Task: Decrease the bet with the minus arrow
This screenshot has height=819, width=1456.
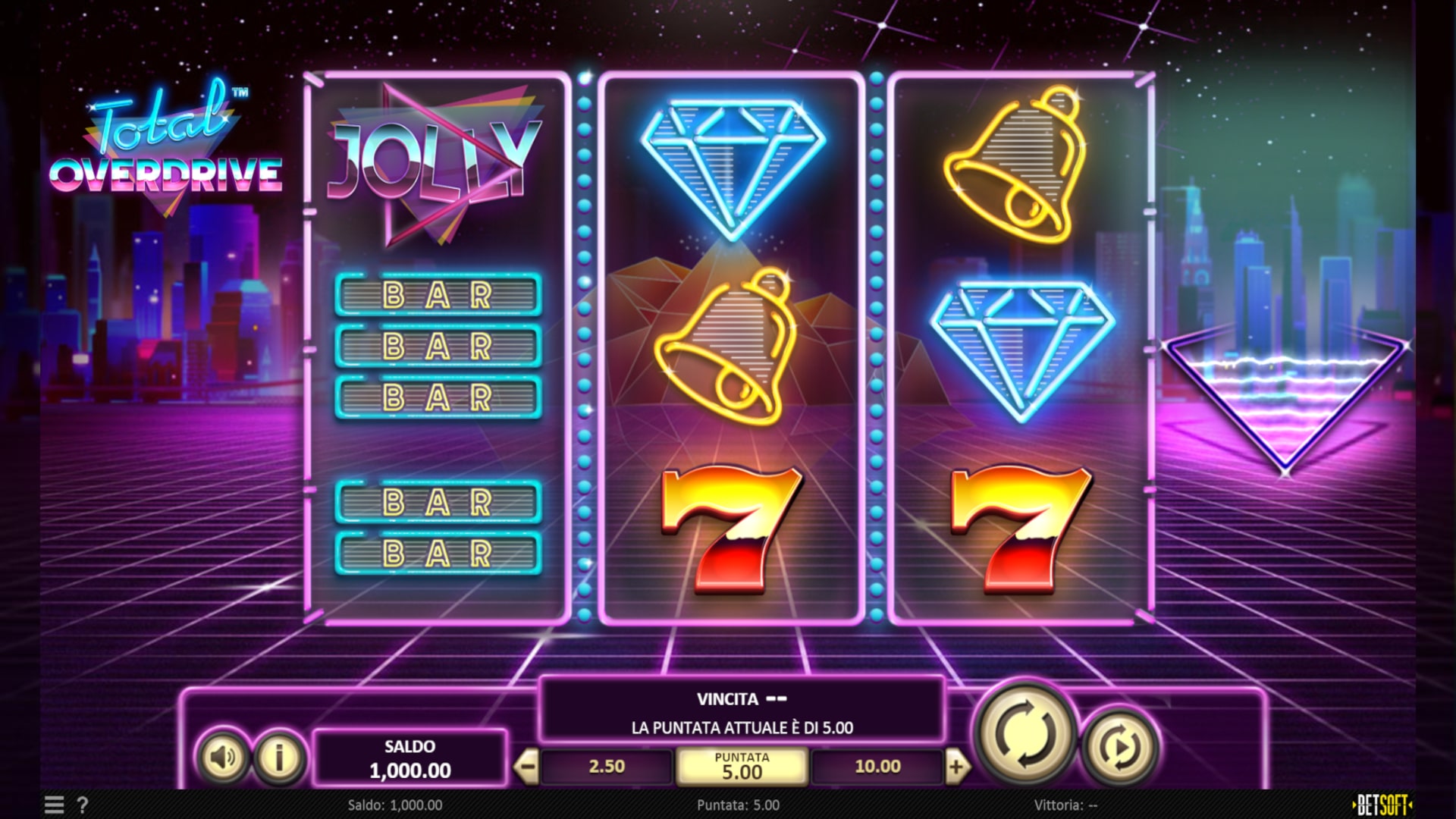Action: [x=525, y=767]
